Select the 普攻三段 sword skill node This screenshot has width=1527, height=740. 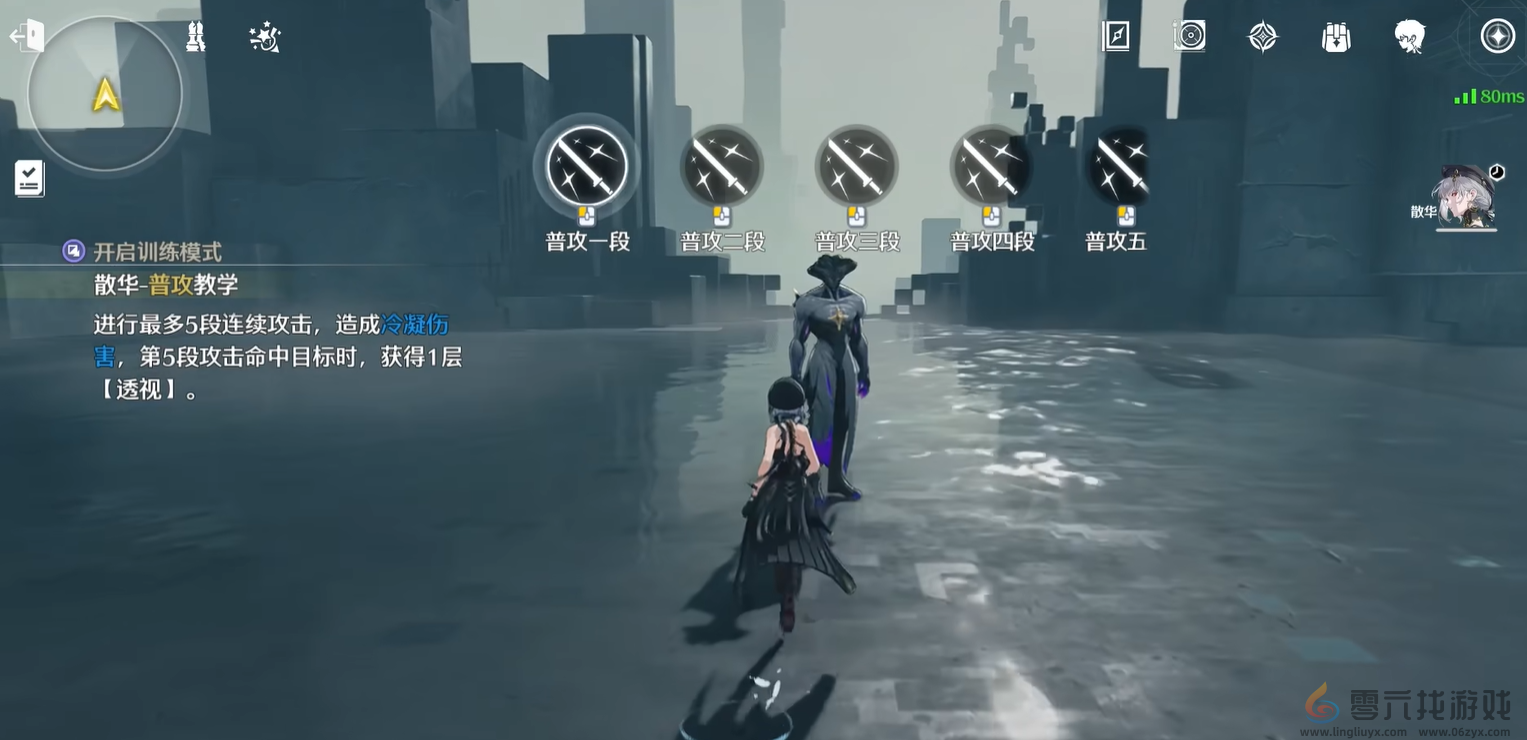click(856, 166)
